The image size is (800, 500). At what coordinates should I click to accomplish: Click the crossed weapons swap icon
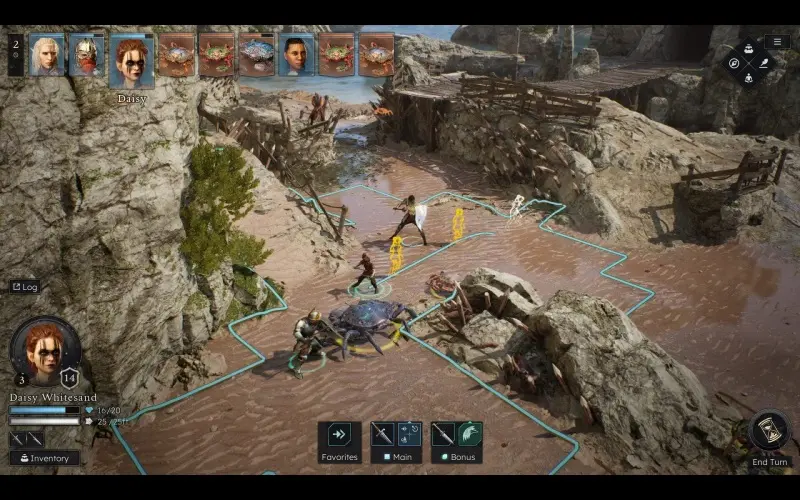(27, 438)
